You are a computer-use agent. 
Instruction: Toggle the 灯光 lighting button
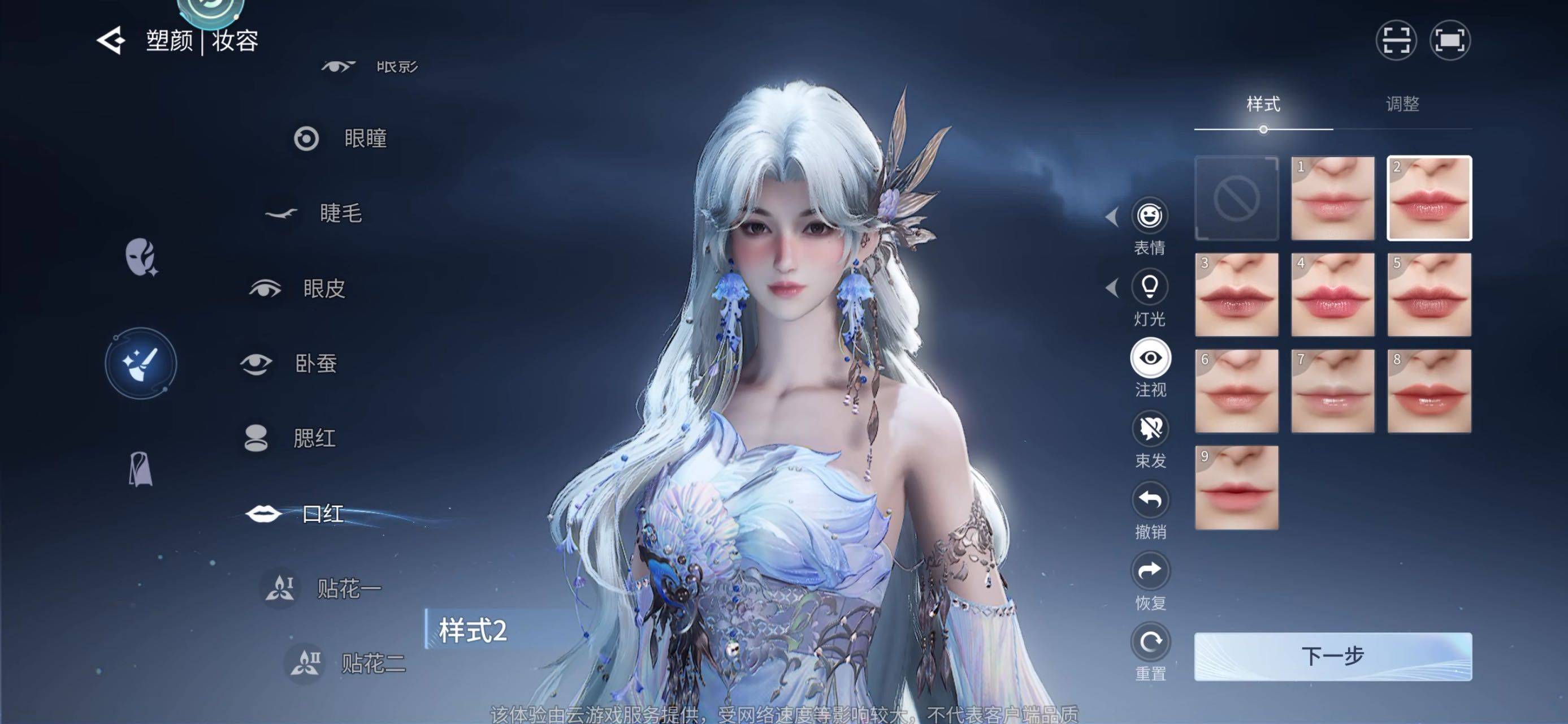tap(1150, 287)
